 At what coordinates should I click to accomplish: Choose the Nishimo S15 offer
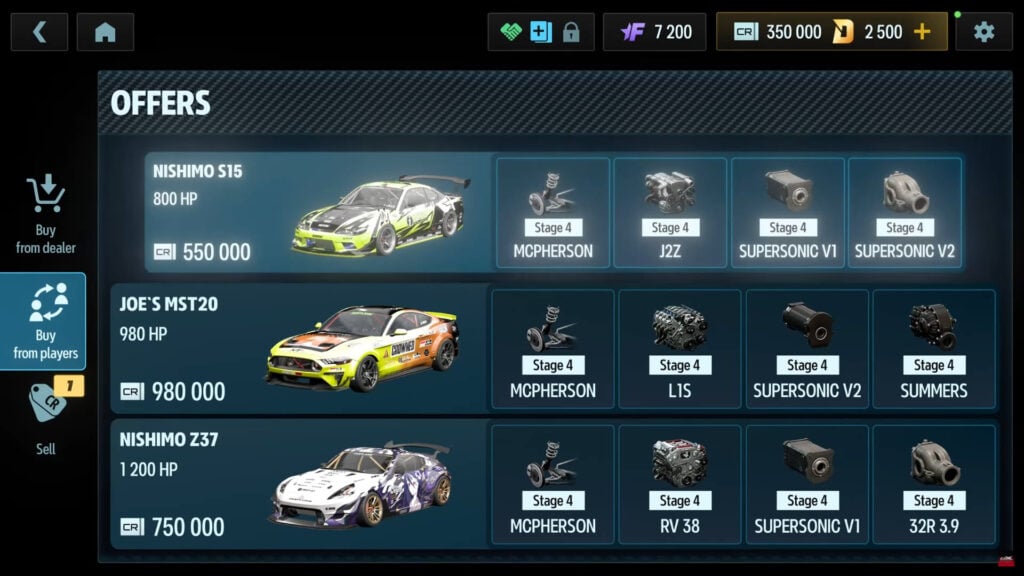point(320,212)
